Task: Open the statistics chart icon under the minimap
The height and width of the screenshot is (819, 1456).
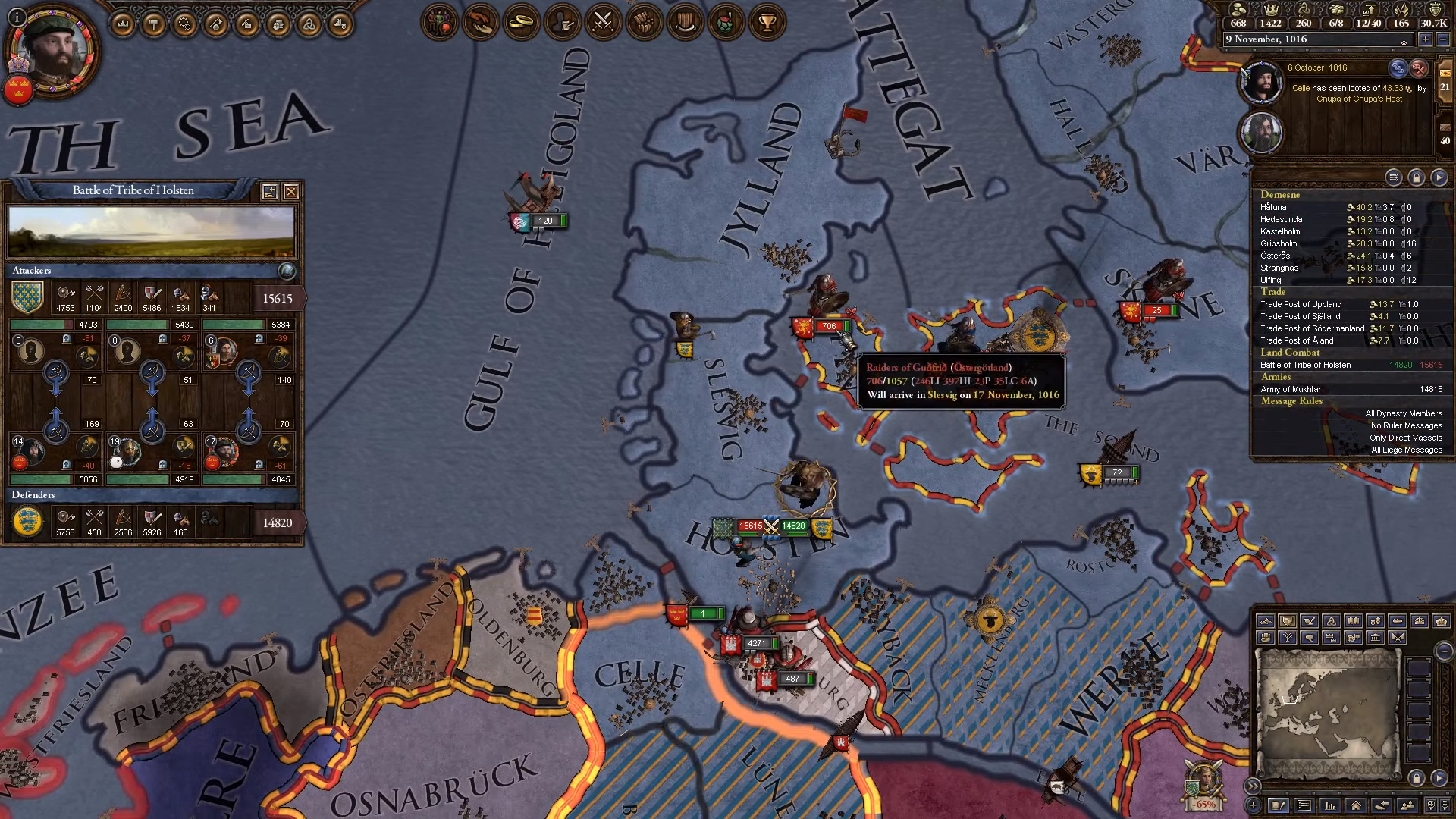Action: click(1329, 807)
